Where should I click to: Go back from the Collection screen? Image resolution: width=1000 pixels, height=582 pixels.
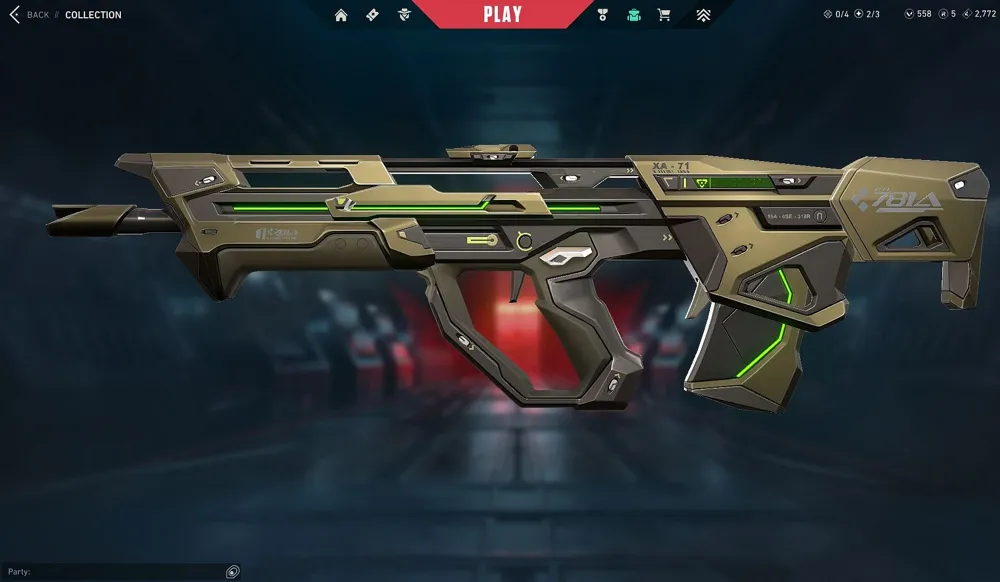(29, 15)
